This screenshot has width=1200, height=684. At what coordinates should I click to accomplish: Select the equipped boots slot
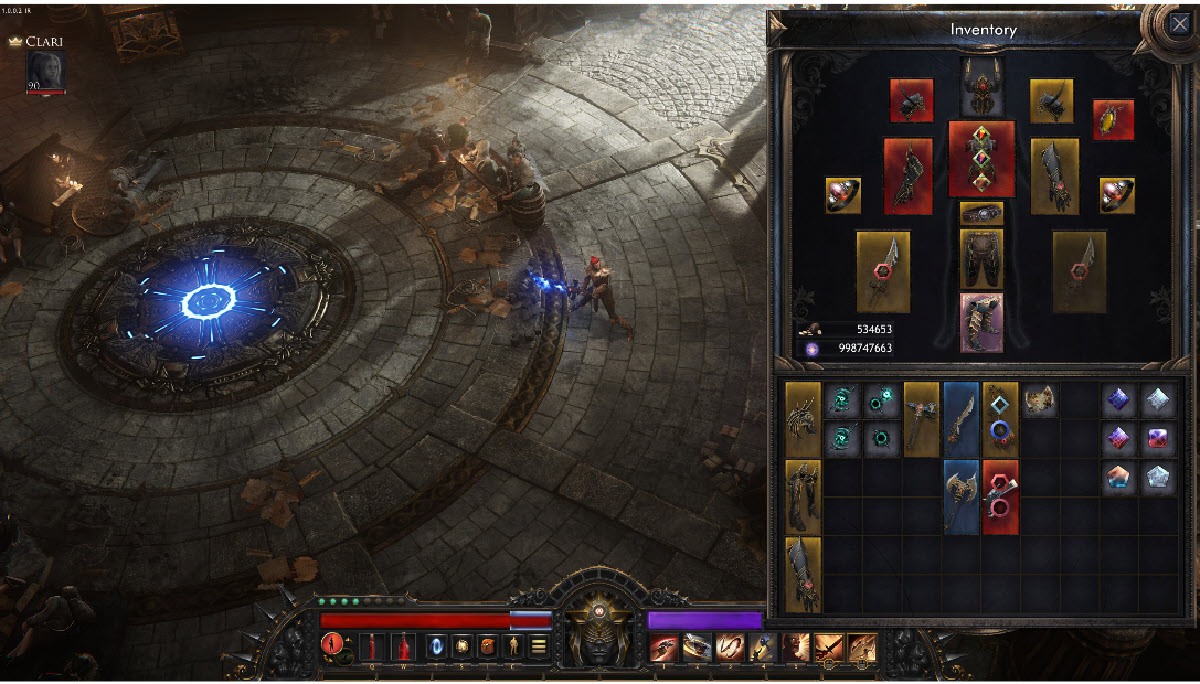(981, 322)
